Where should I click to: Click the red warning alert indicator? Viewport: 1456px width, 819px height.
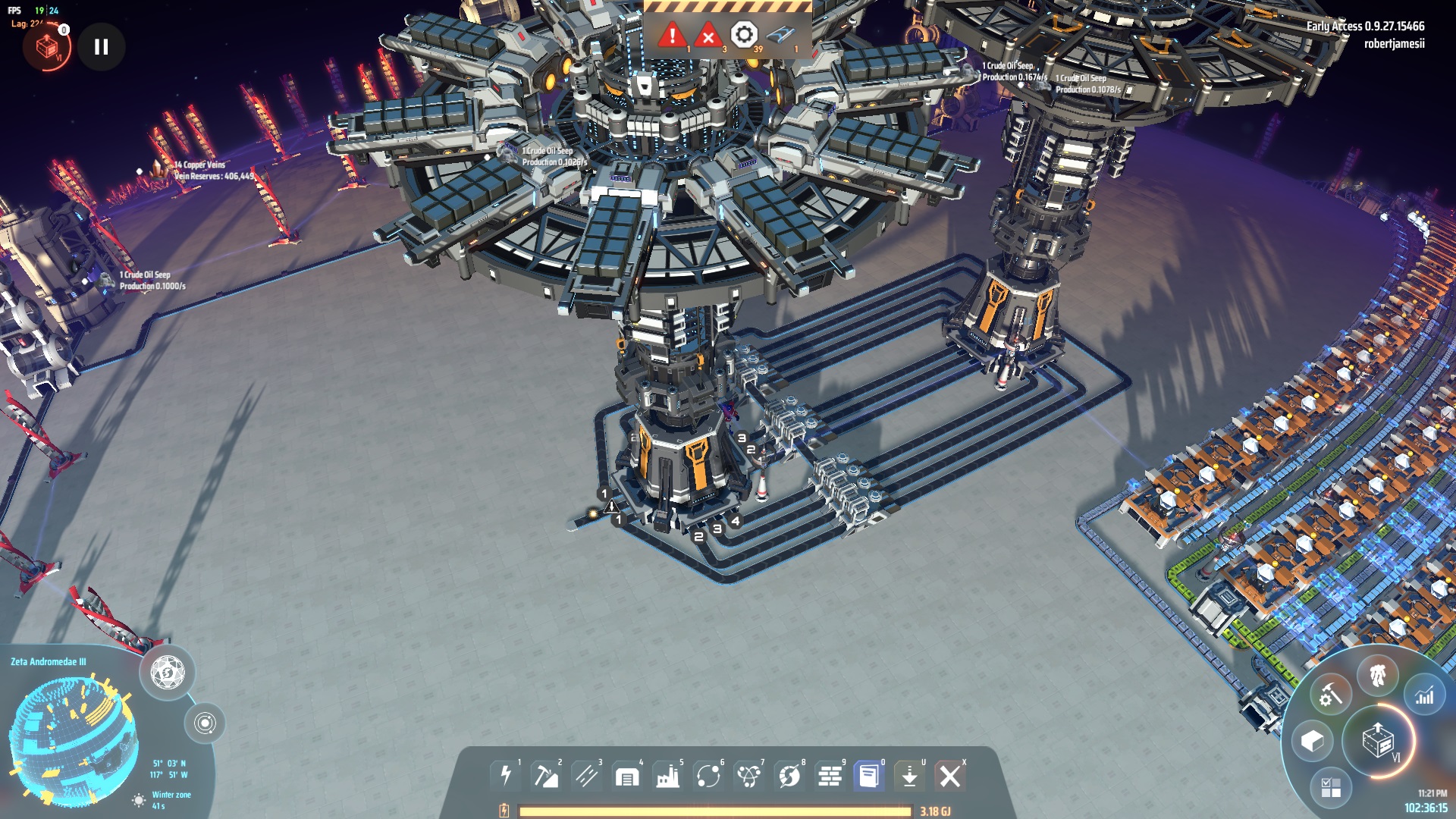coord(672,35)
